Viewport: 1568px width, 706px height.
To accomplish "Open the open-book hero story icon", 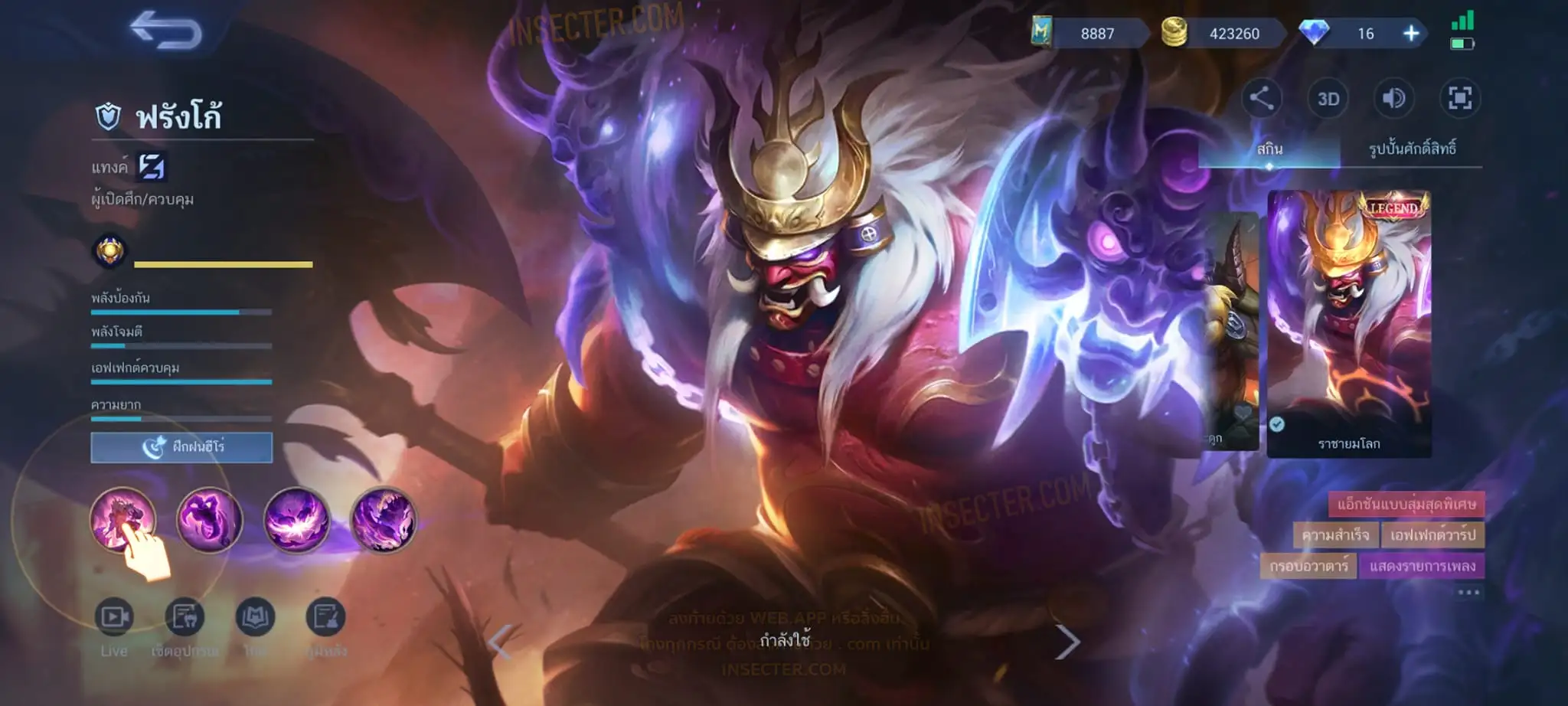I will pos(255,617).
